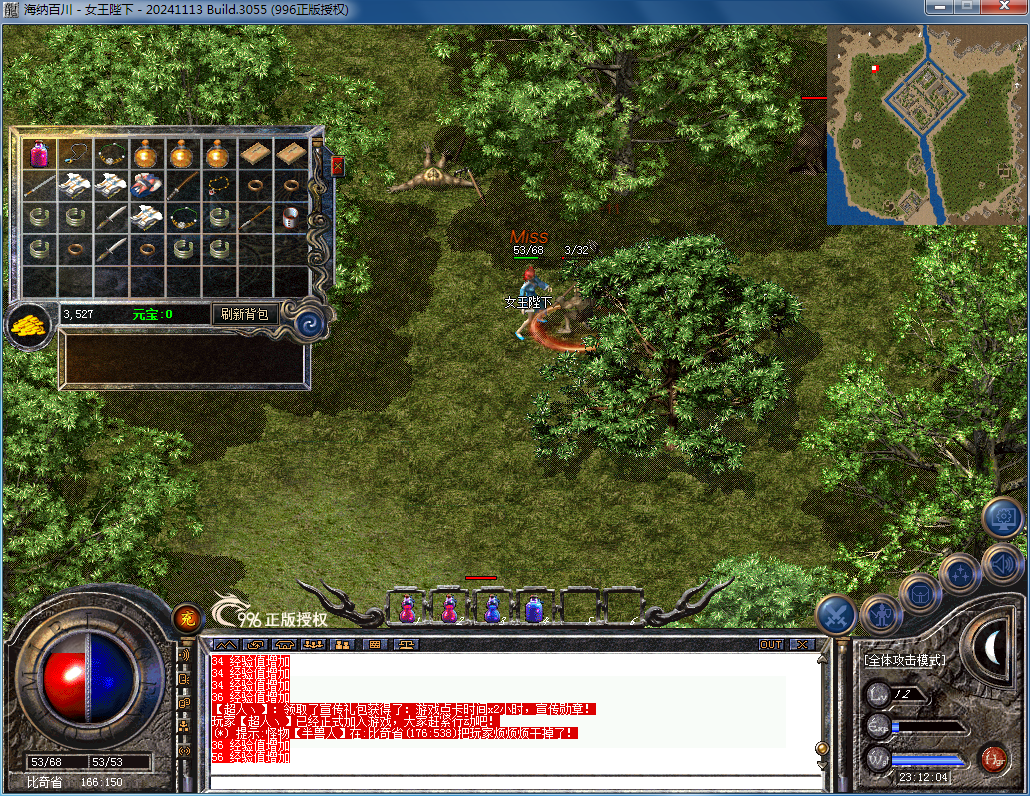Use the dark blue potion in the belt

point(536,608)
